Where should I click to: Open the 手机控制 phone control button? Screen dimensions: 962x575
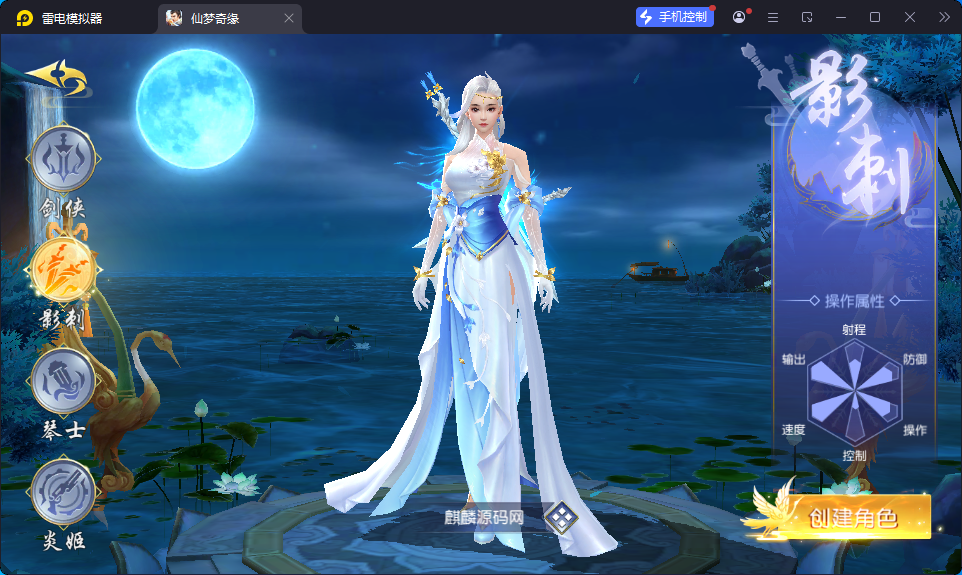tap(675, 17)
